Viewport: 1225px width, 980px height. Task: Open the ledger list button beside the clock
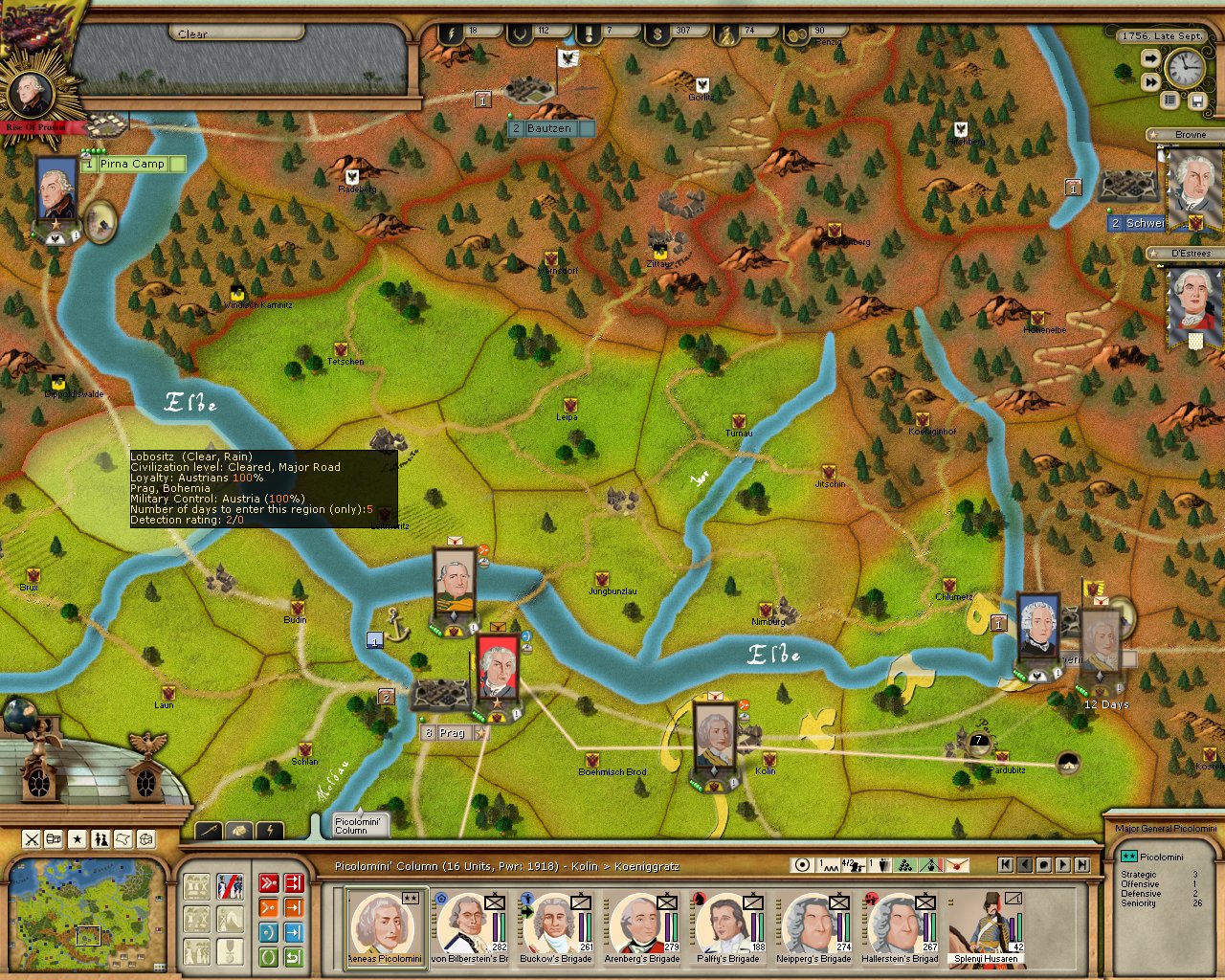click(1169, 100)
